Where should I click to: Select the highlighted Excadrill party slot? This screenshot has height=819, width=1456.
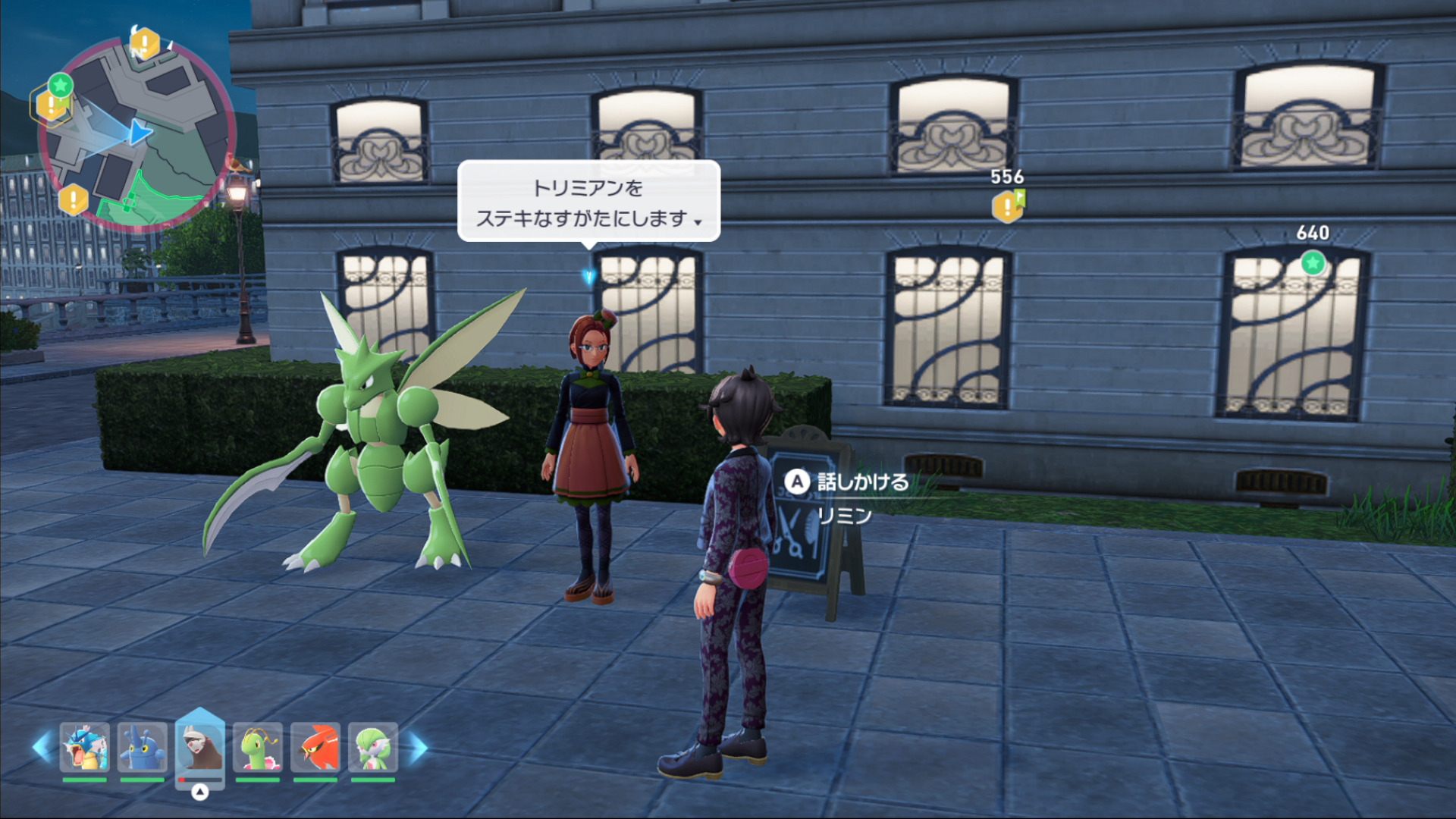coord(199,747)
